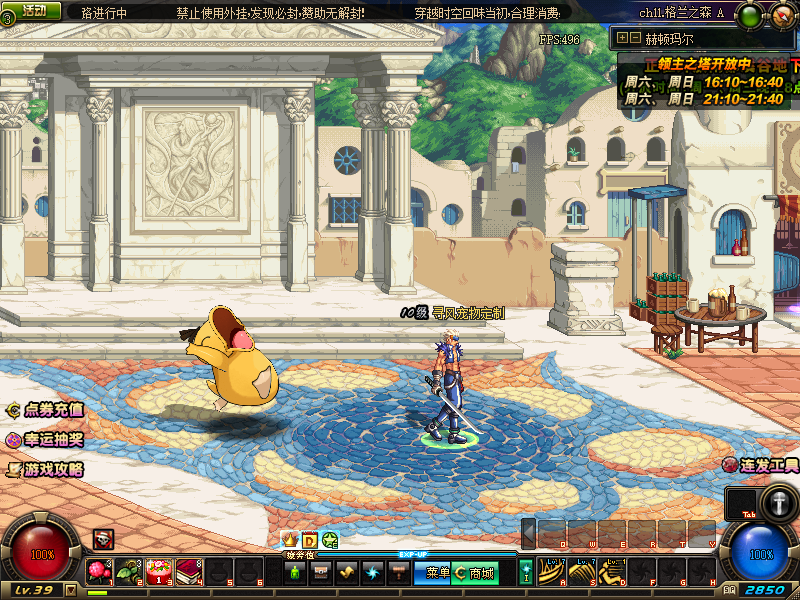
Task: Use the pink berry item in slot 1
Action: coord(98,572)
